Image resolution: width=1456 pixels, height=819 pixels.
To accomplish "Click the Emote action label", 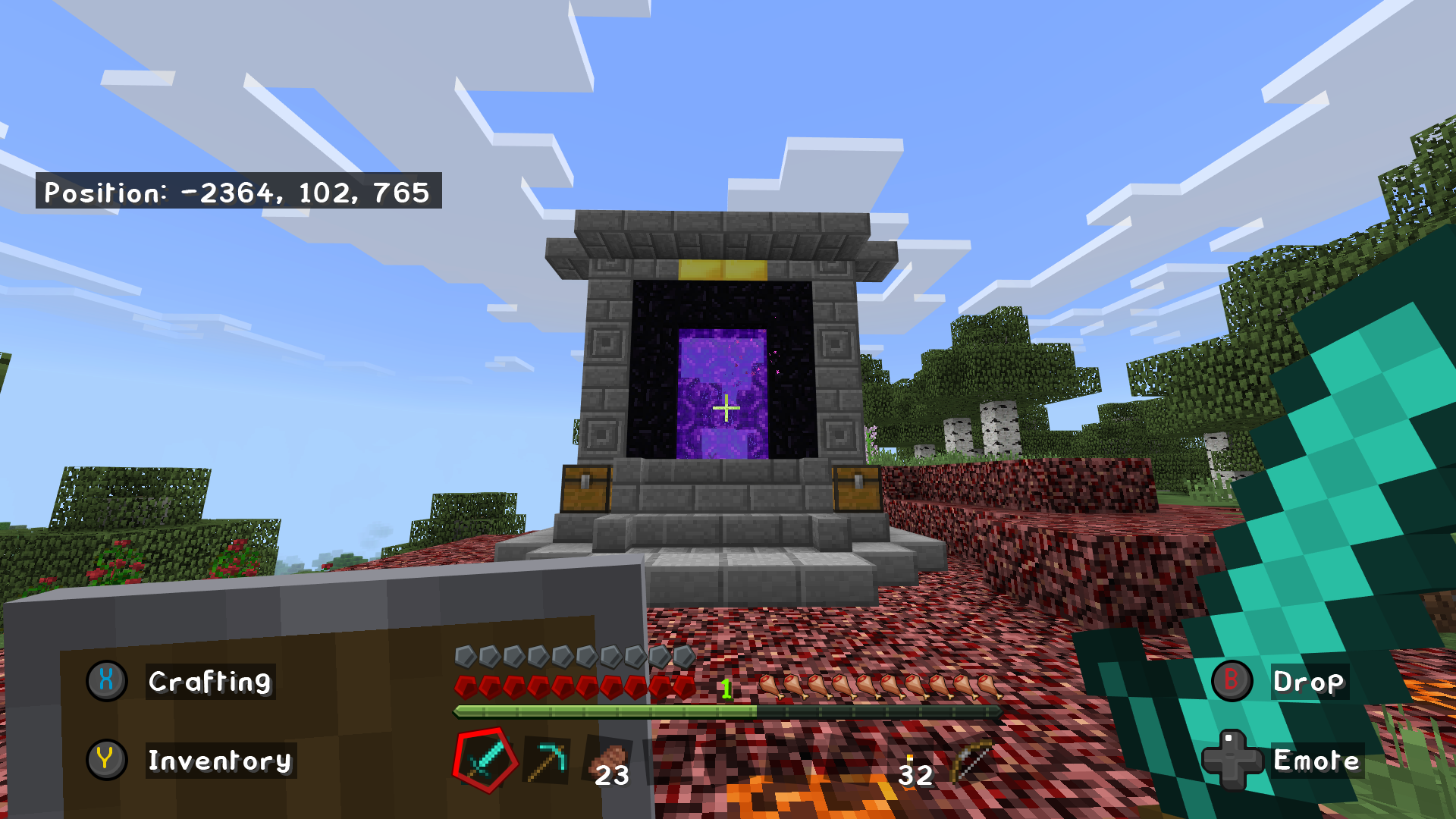I will [x=1316, y=761].
